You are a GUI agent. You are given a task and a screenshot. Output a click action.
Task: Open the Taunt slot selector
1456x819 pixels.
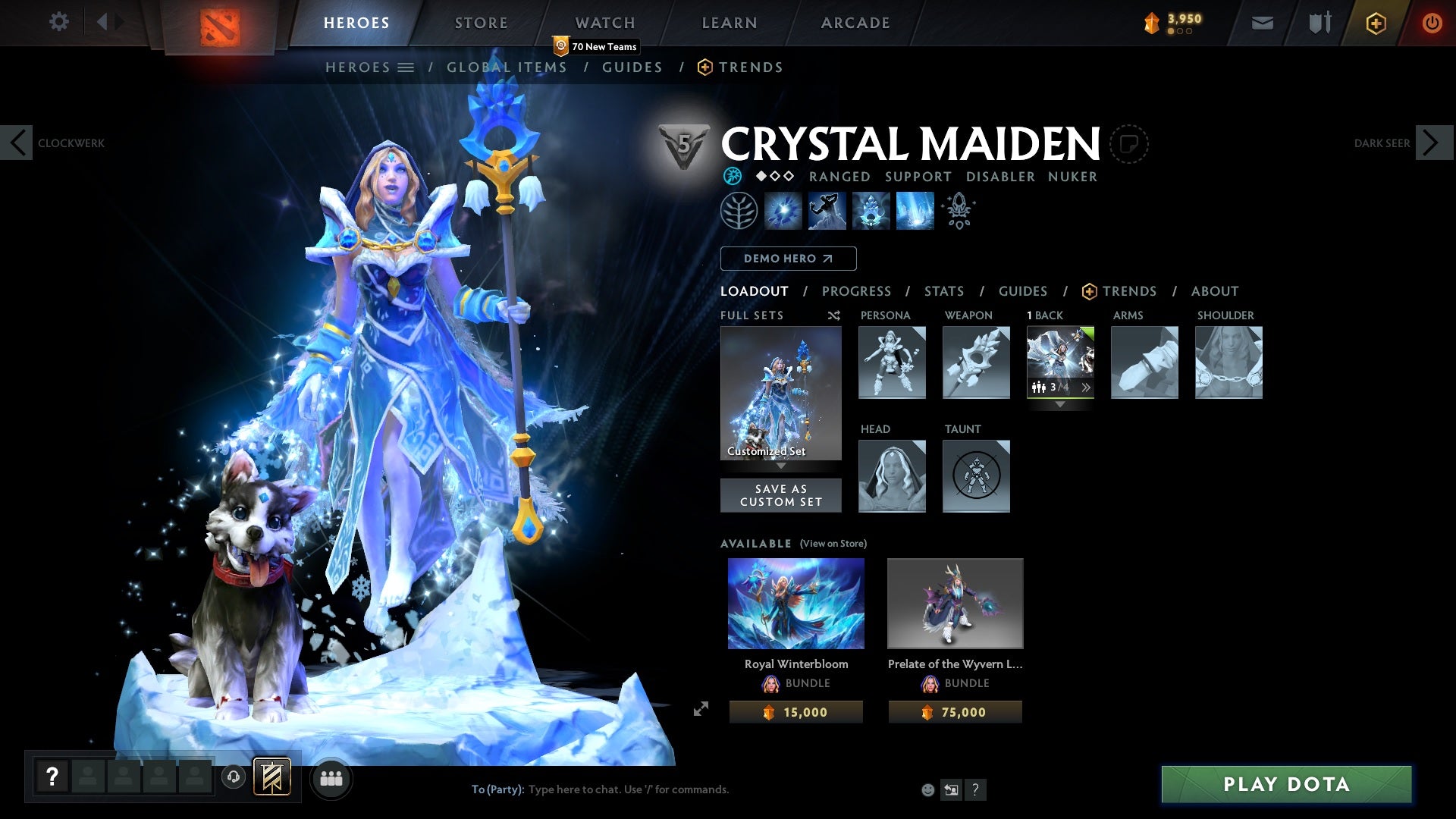click(x=976, y=476)
